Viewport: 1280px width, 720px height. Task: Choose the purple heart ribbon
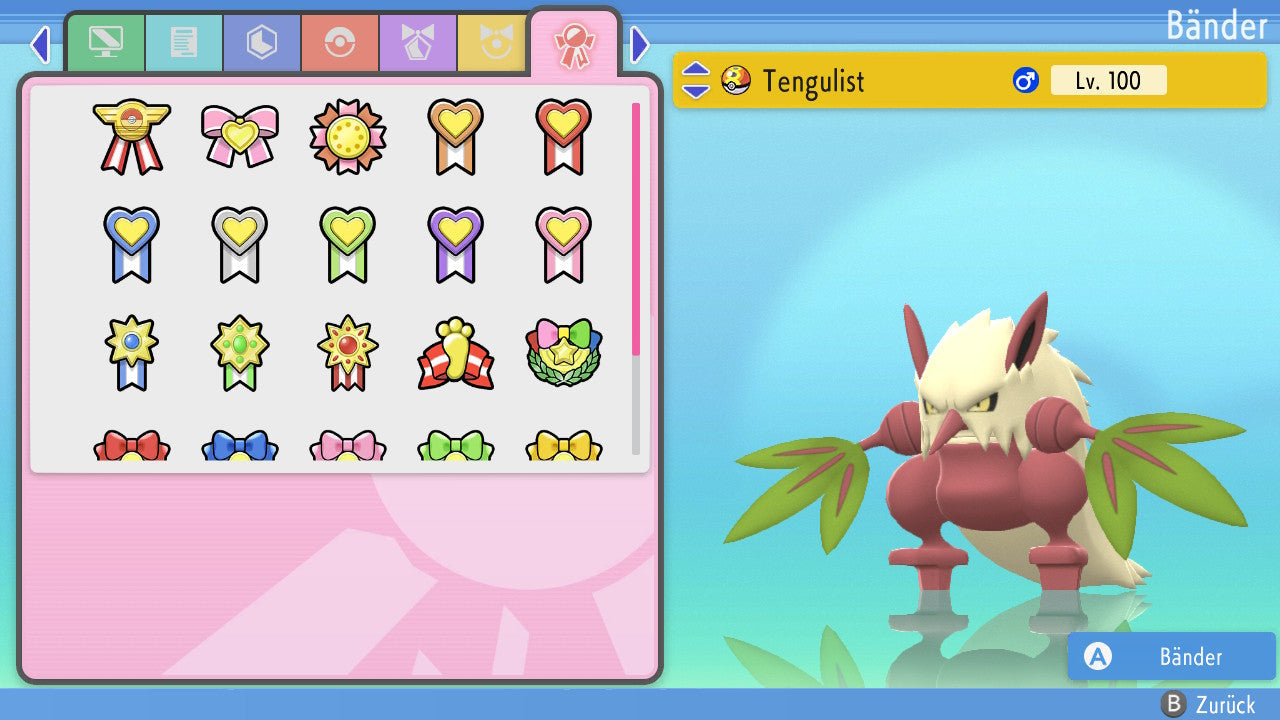(456, 244)
